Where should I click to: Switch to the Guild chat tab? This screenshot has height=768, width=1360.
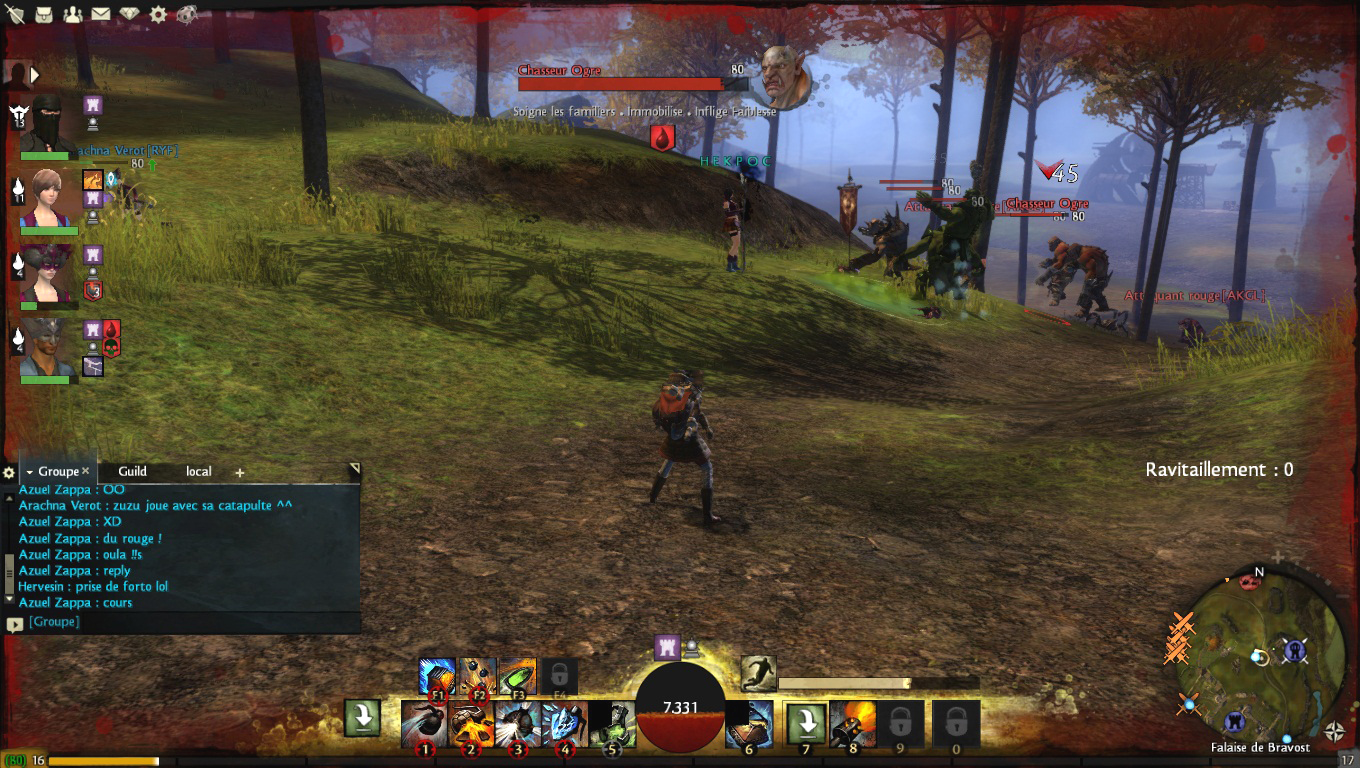pyautogui.click(x=132, y=471)
